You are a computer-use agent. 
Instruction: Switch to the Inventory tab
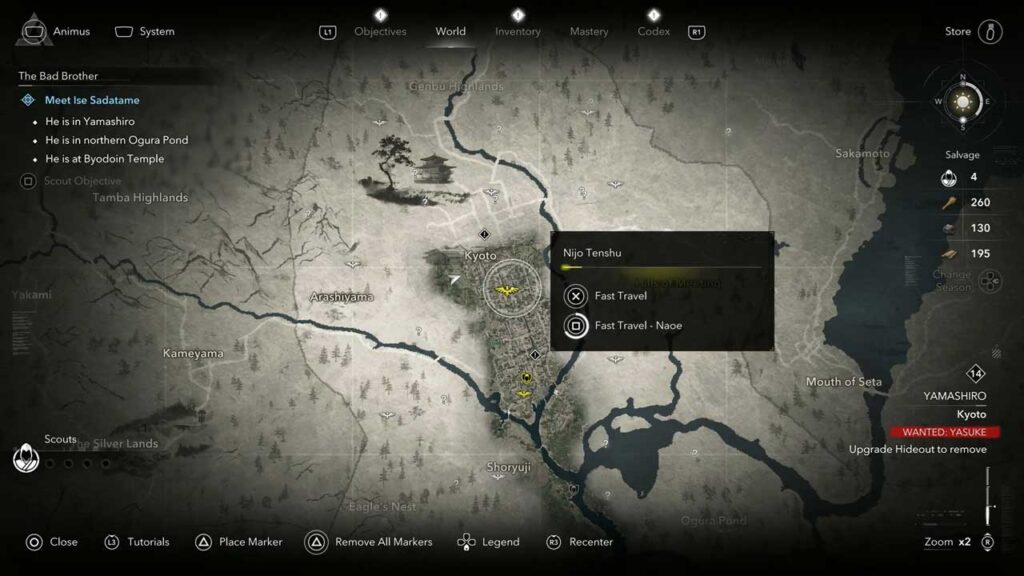[x=517, y=32]
